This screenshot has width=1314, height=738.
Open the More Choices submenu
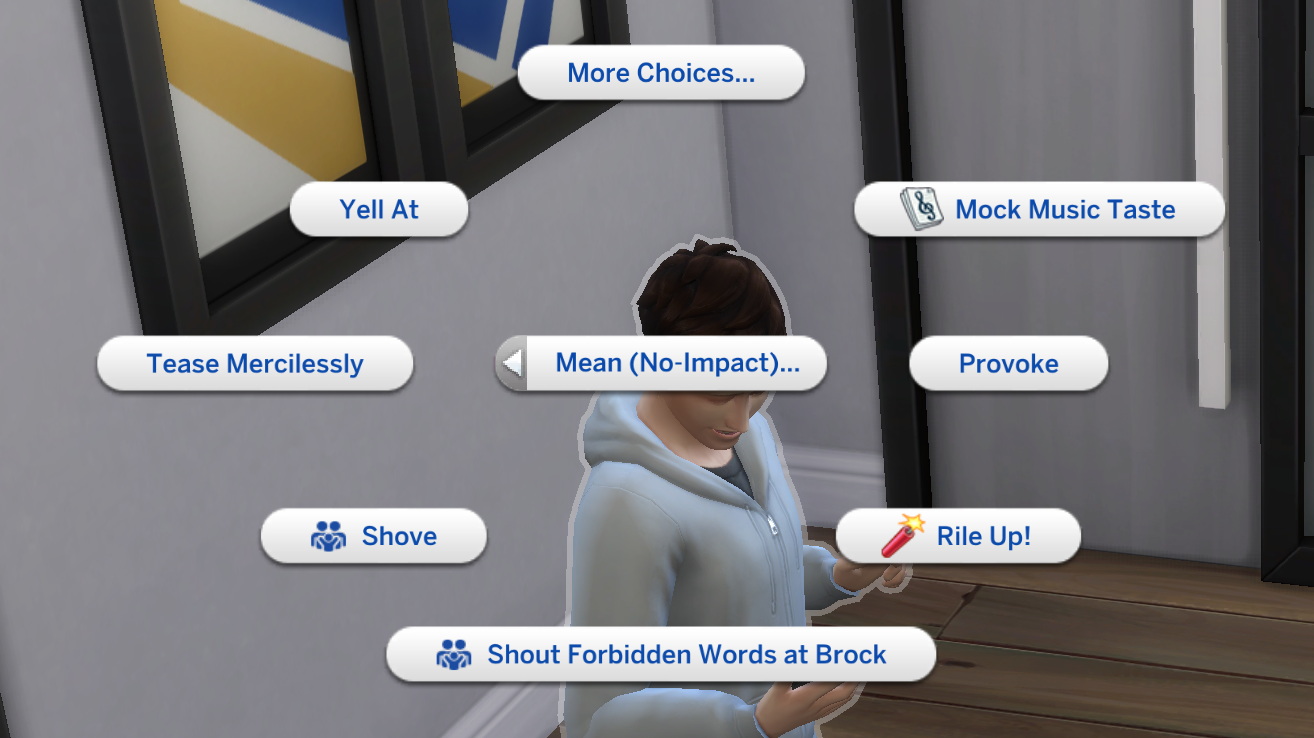[x=660, y=72]
